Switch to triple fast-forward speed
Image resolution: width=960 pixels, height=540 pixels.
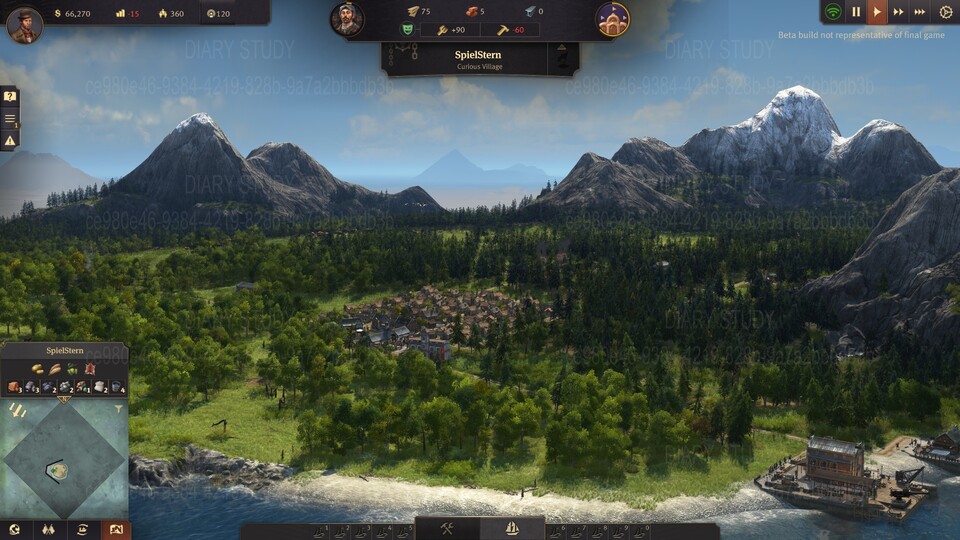pos(920,12)
